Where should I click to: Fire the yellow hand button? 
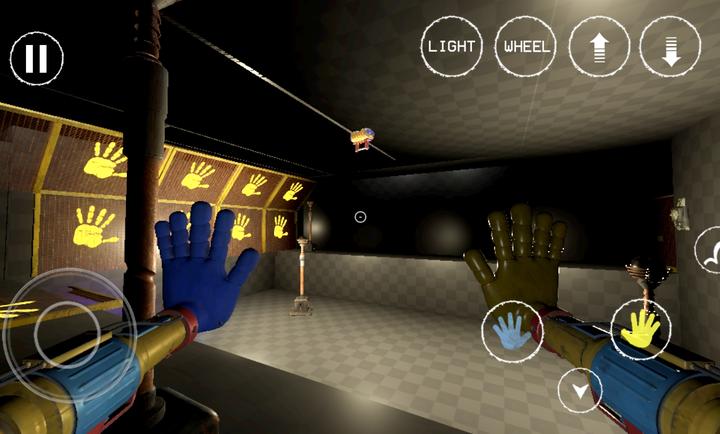(x=641, y=329)
